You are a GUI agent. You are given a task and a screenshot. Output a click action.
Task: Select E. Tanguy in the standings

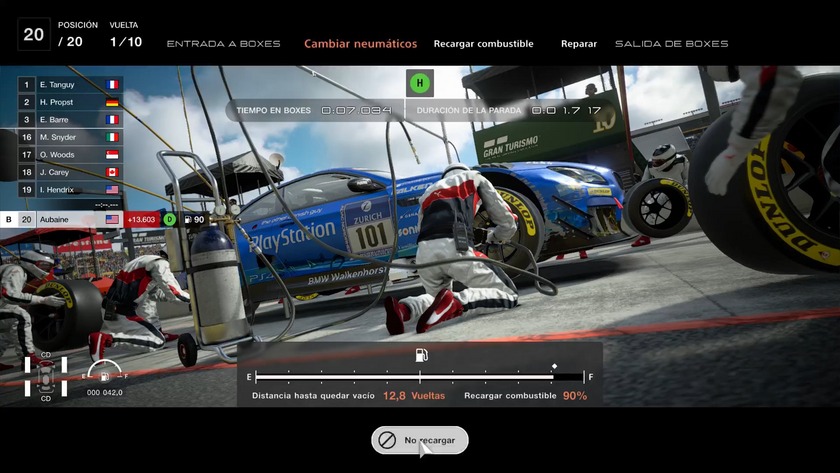[x=70, y=85]
